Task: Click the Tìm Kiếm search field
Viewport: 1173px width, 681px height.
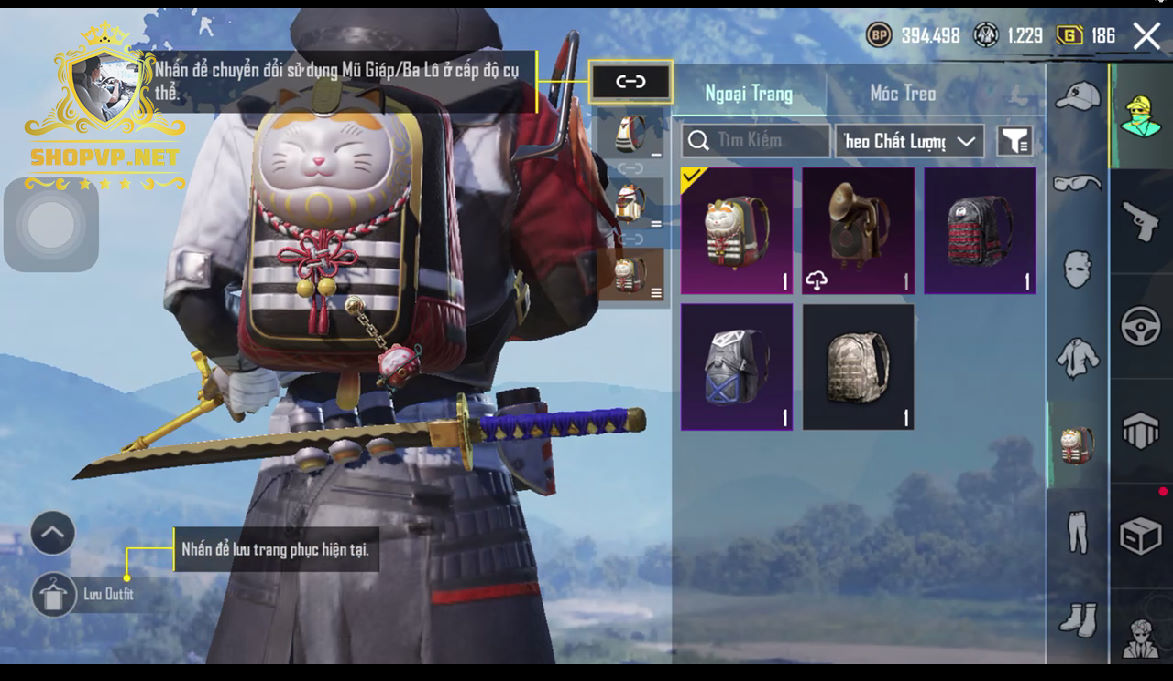Action: pyautogui.click(x=756, y=141)
